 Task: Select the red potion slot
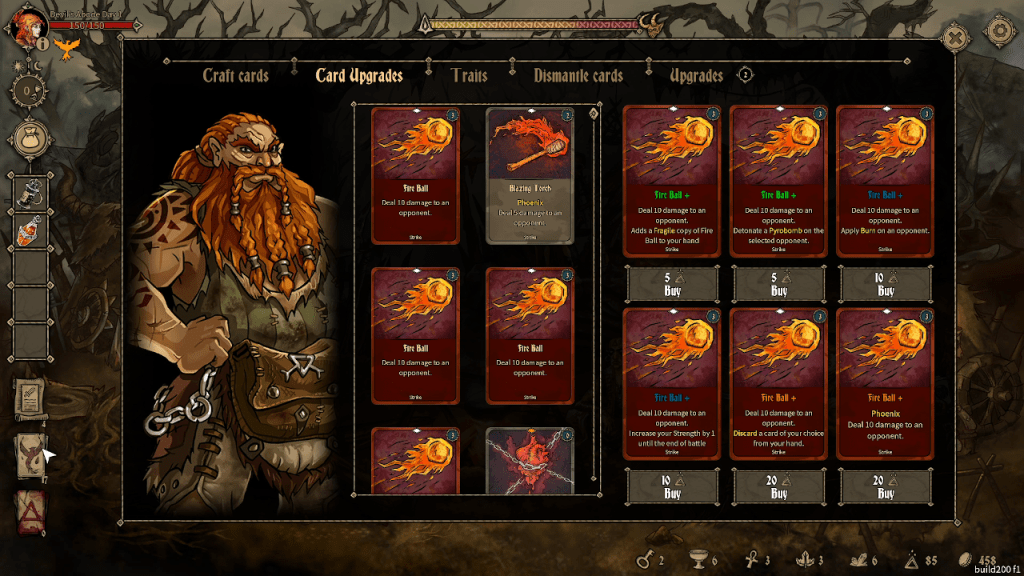(x=30, y=232)
